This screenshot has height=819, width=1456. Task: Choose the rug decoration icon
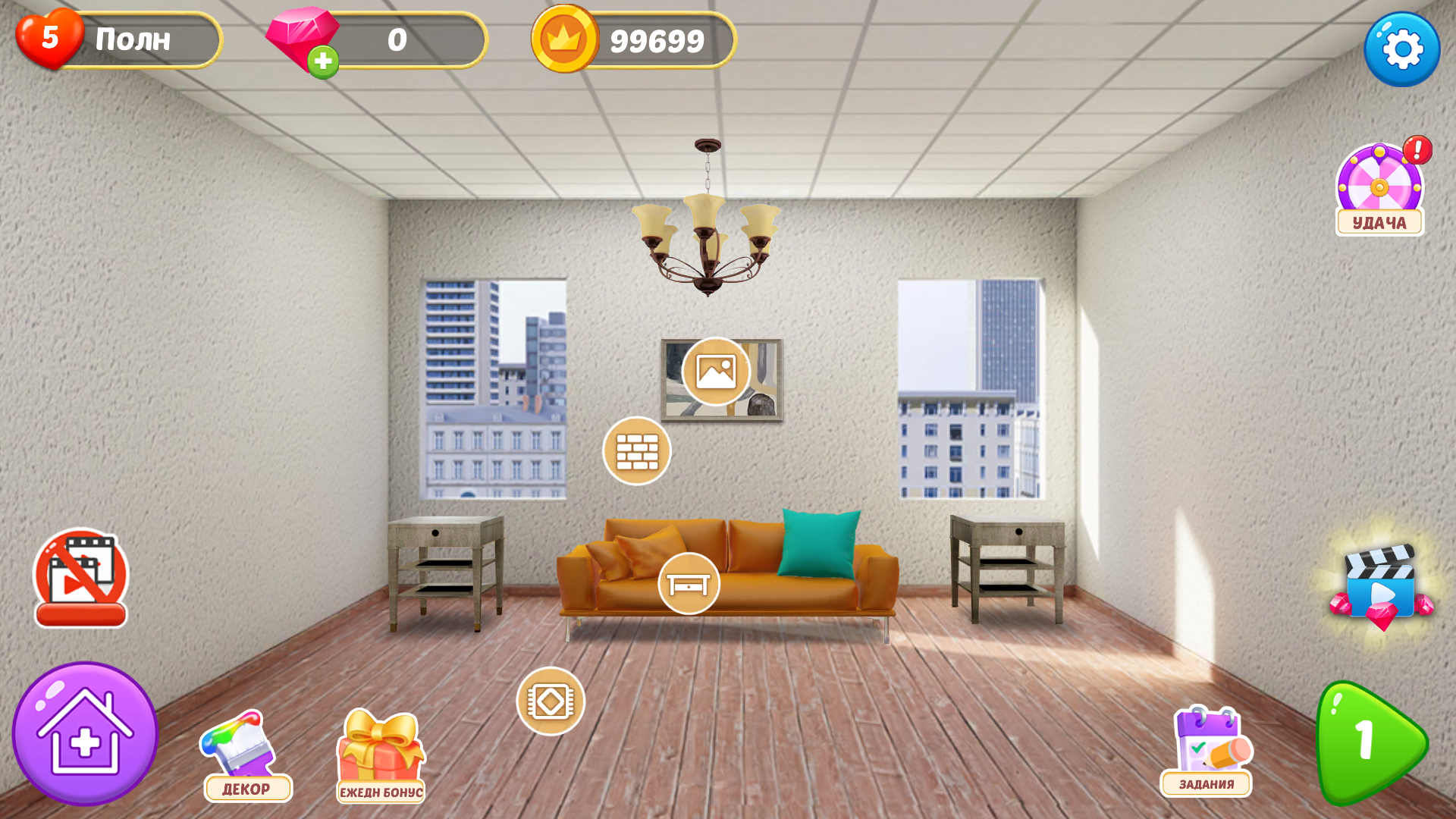[x=551, y=701]
